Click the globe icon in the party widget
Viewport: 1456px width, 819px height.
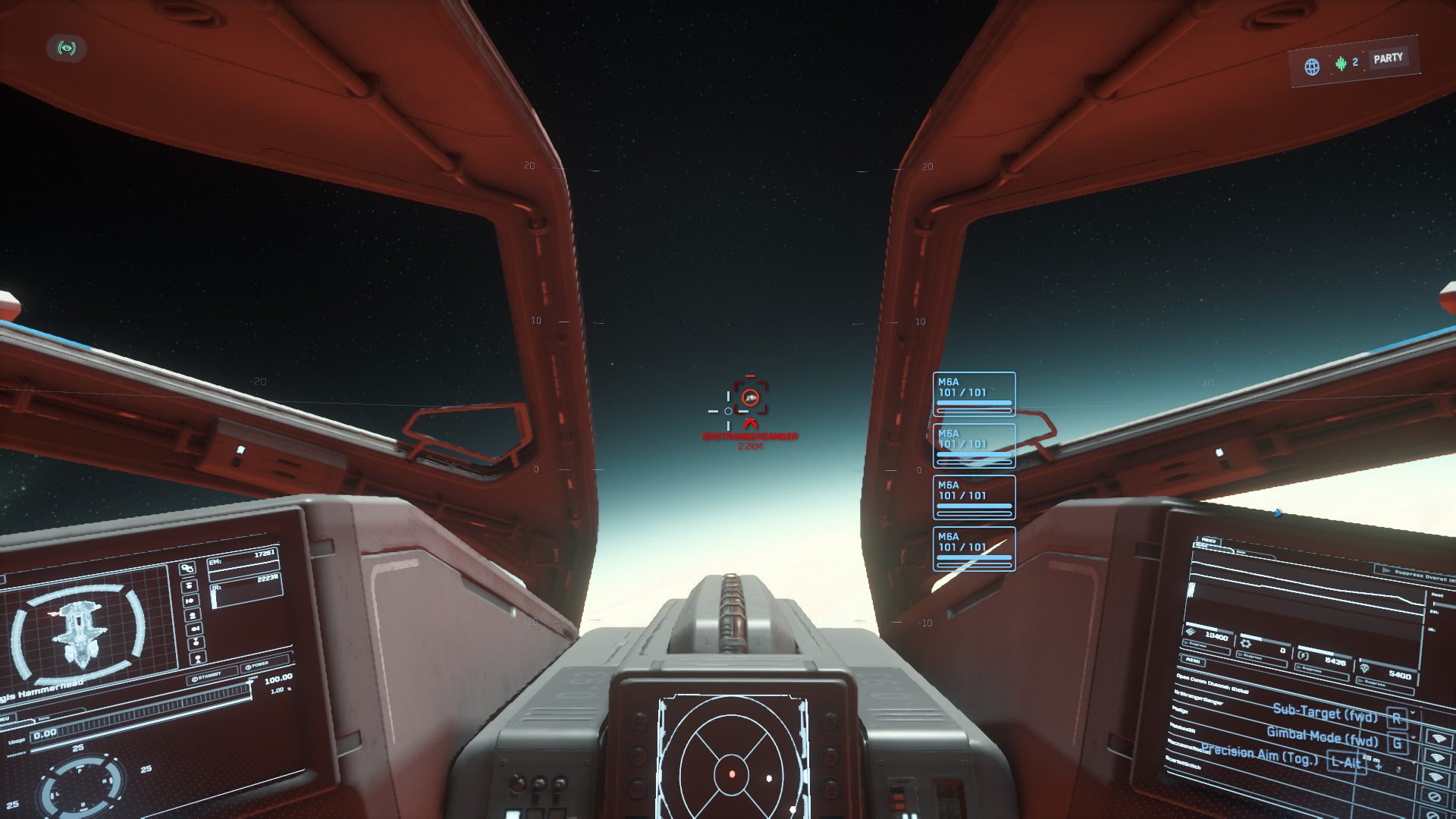coord(1311,67)
